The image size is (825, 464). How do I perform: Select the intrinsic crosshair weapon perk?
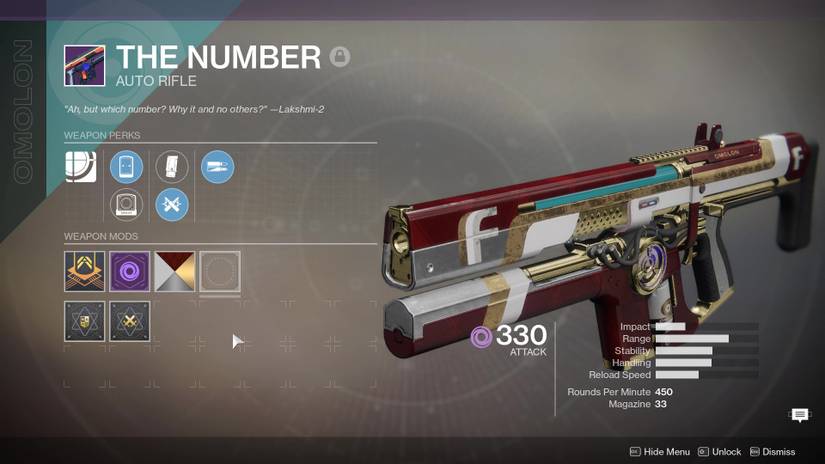[81, 167]
